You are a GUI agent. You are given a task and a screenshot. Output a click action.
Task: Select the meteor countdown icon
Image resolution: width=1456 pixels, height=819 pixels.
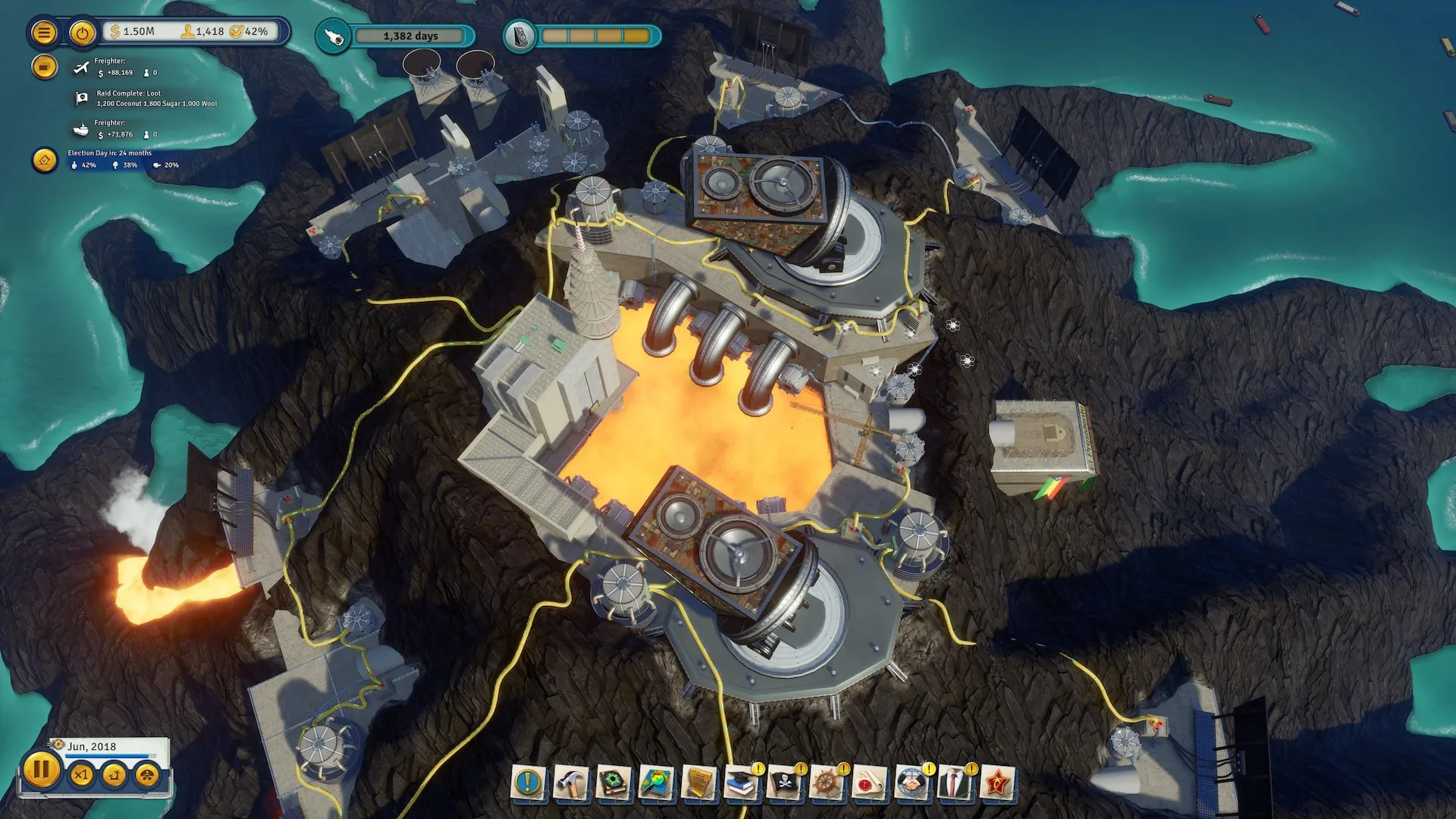click(x=333, y=36)
